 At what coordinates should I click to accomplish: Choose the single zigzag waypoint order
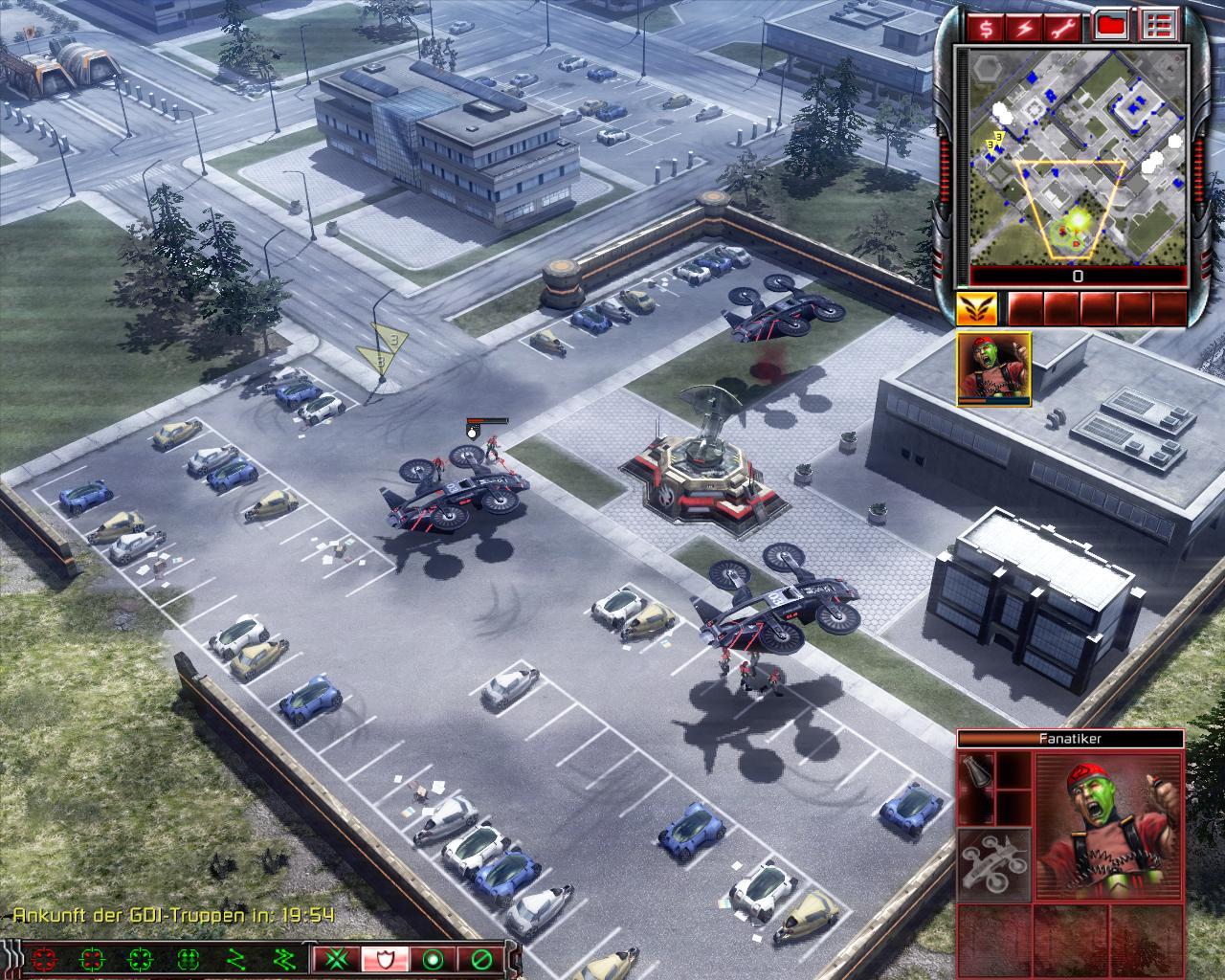[x=236, y=958]
